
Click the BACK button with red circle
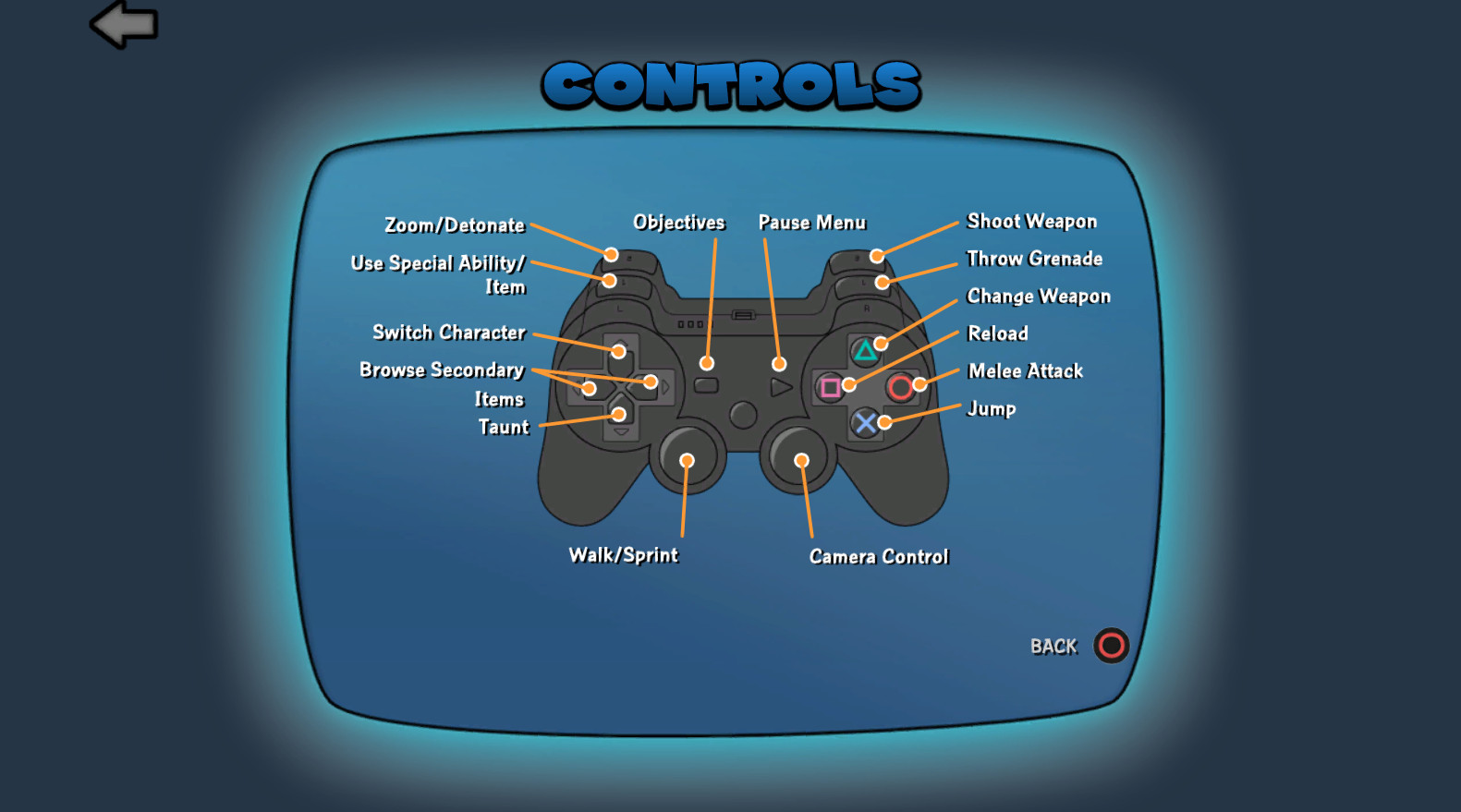click(x=1053, y=648)
